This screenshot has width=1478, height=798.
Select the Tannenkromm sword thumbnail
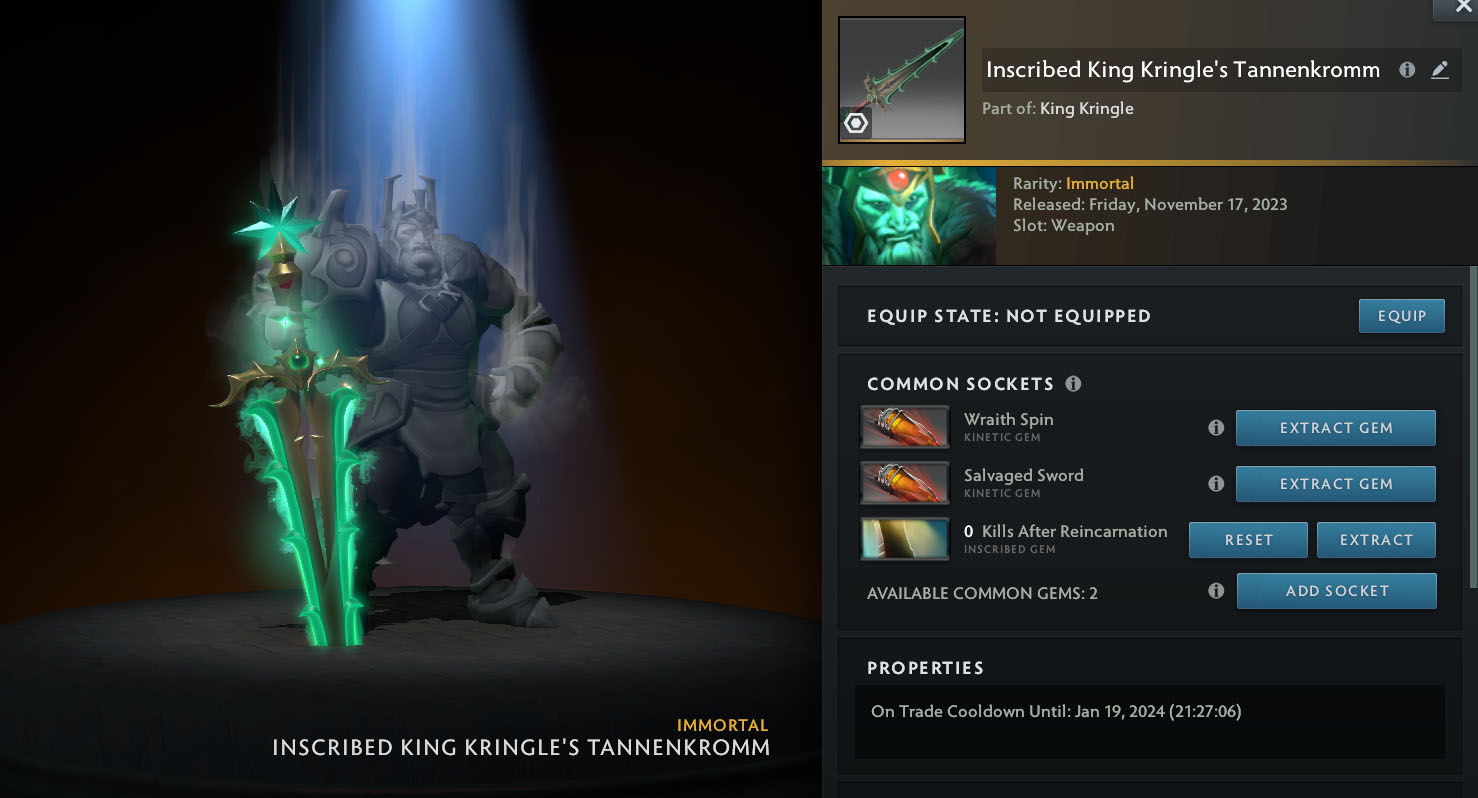tap(901, 80)
